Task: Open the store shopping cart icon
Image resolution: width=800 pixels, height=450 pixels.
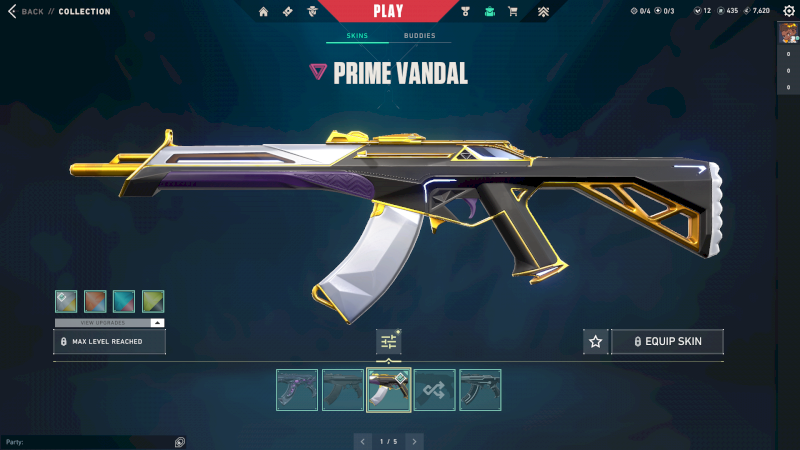Action: pos(513,12)
